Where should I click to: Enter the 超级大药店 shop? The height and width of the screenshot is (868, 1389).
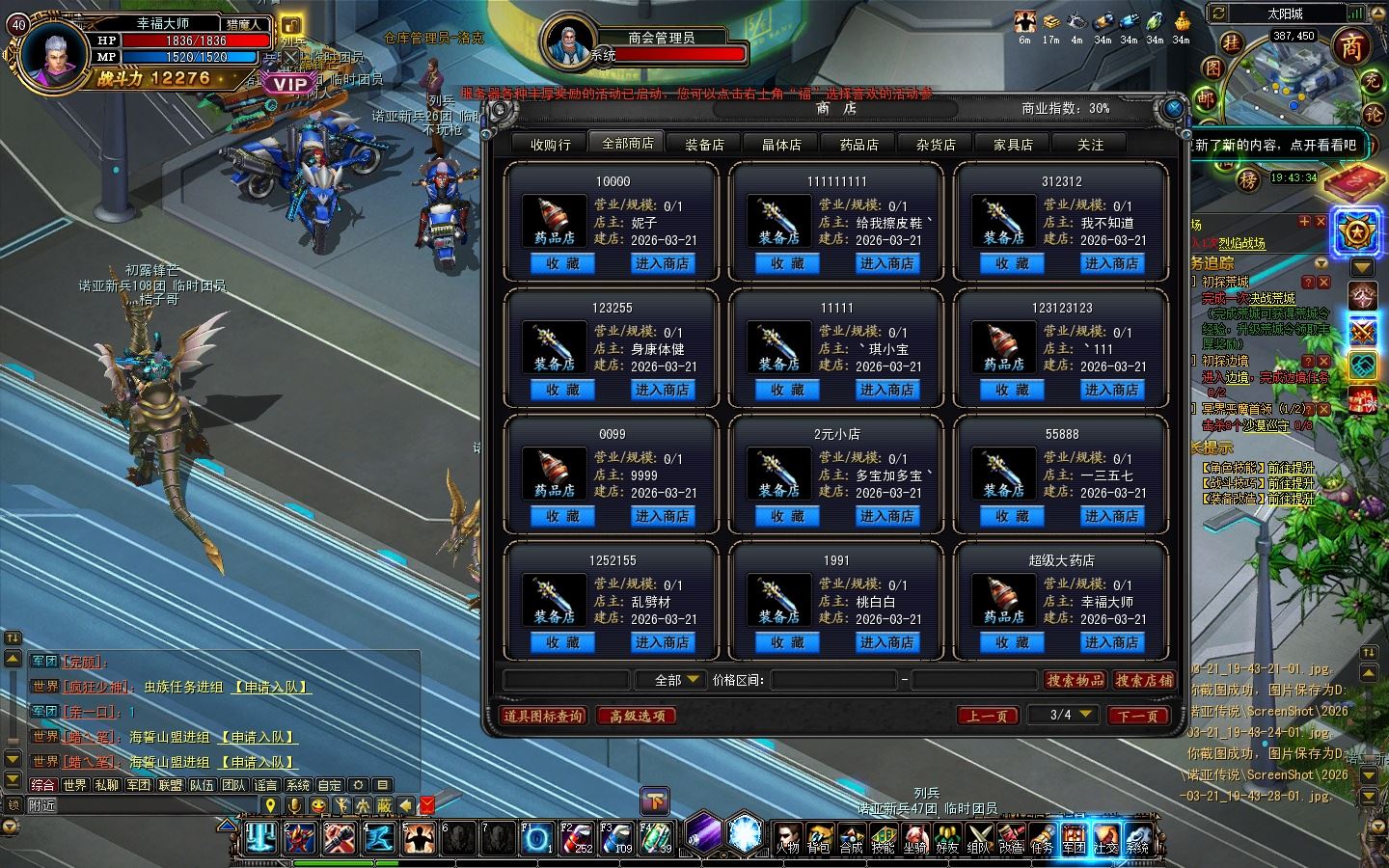point(1111,642)
